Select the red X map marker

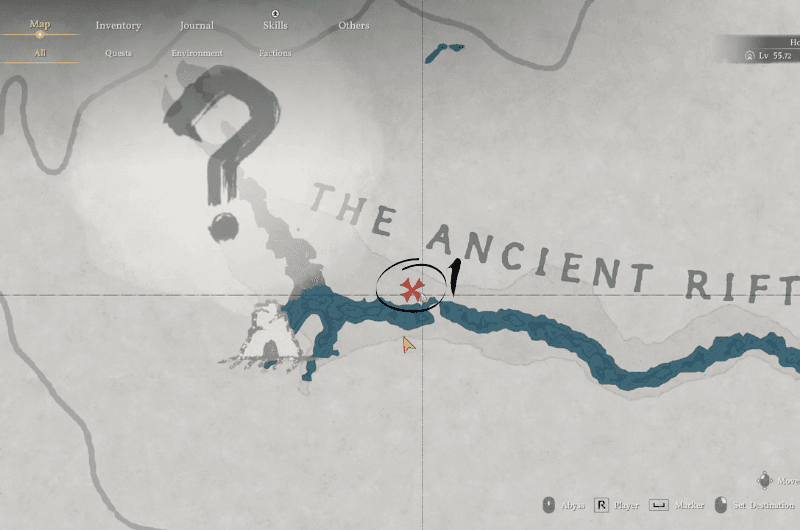(410, 290)
